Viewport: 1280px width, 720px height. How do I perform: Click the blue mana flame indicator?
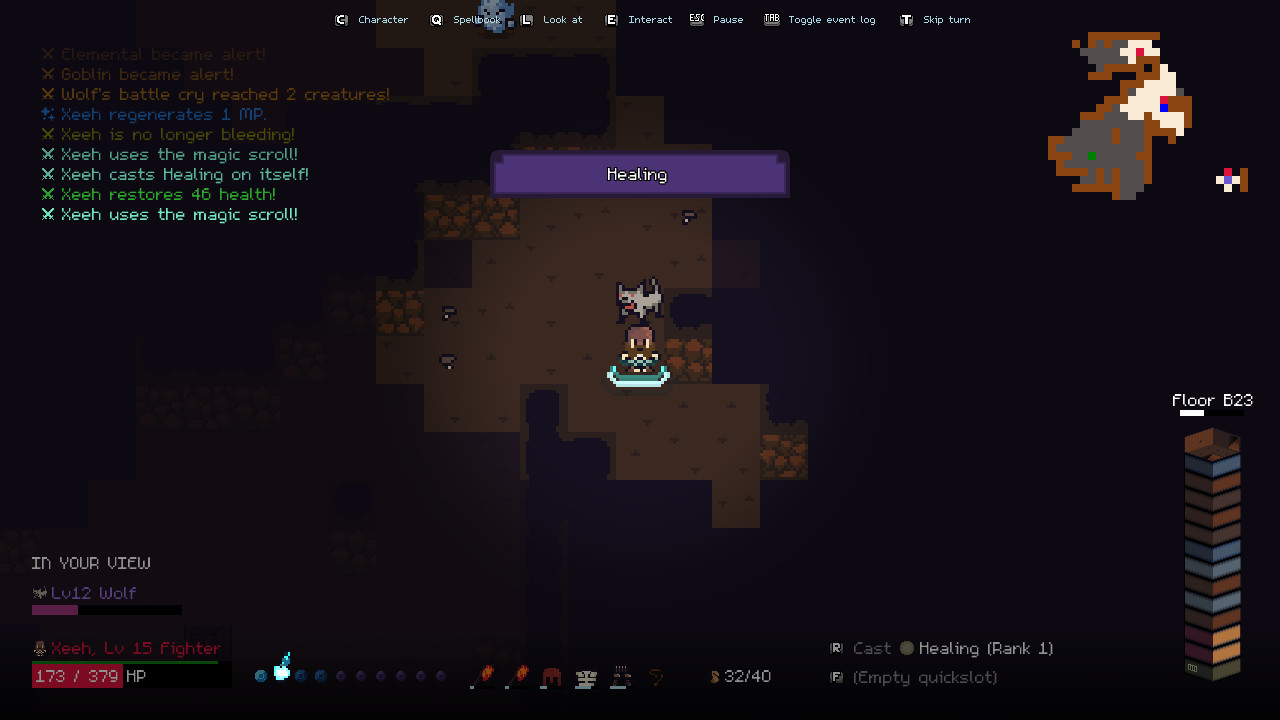[x=281, y=667]
